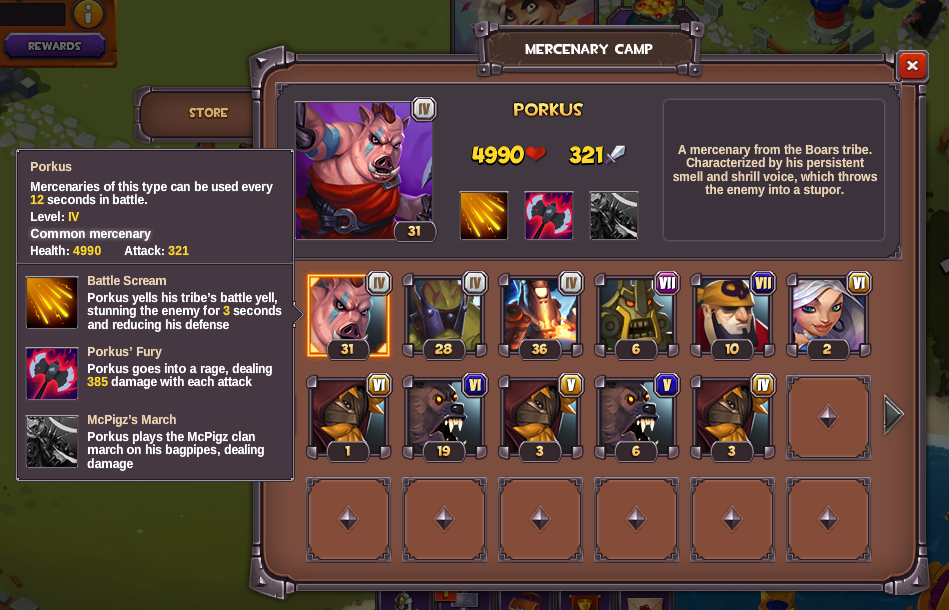This screenshot has height=610, width=949.
Task: Choose the flaming robot mercenary with 36
Action: click(x=540, y=315)
